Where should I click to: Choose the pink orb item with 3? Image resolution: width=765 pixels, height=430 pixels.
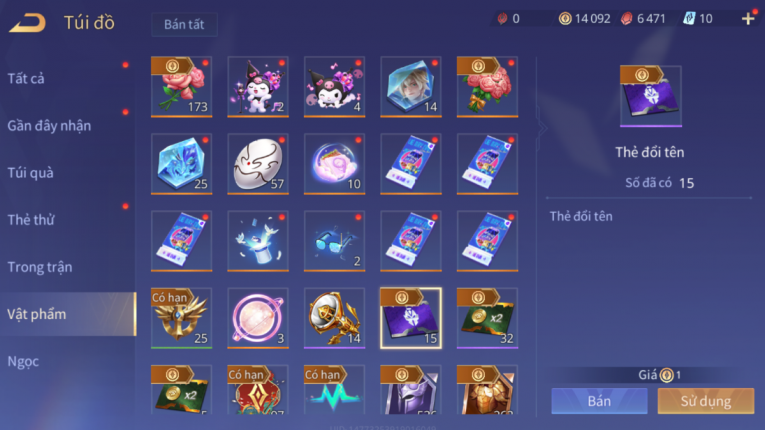coord(258,318)
